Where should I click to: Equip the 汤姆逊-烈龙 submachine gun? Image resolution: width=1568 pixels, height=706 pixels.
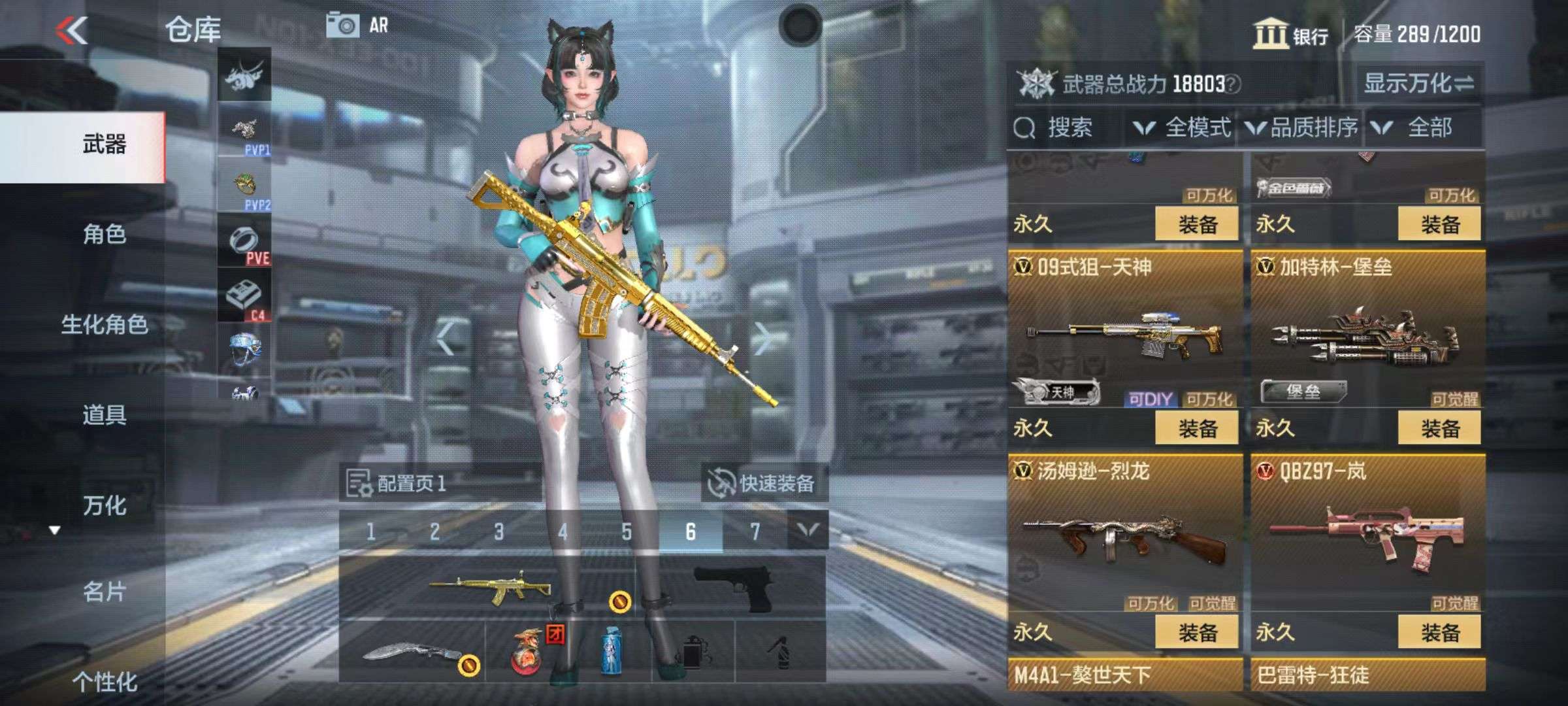coord(1197,633)
